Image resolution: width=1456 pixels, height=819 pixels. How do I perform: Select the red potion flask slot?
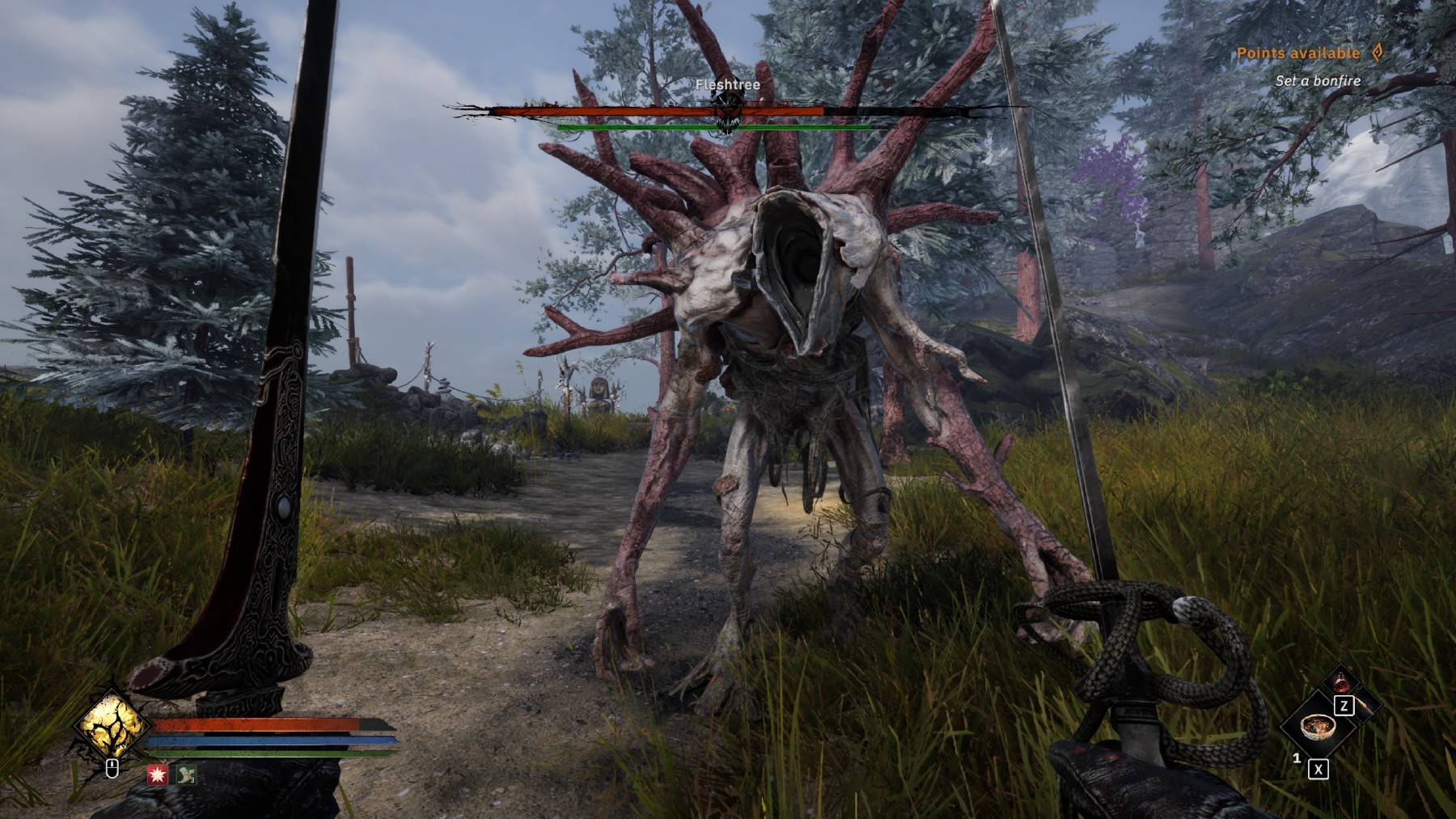click(1345, 681)
